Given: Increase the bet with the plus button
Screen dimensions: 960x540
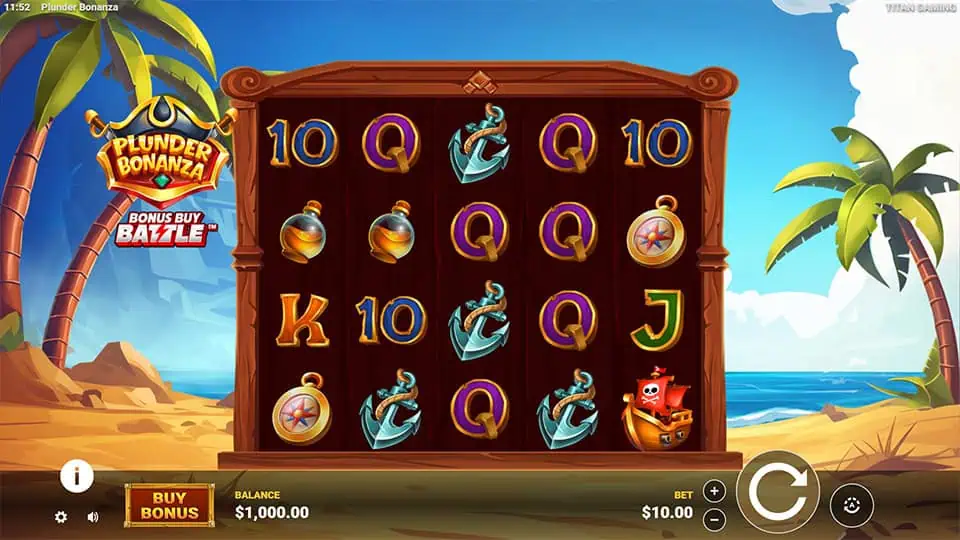Looking at the screenshot, I should [713, 491].
